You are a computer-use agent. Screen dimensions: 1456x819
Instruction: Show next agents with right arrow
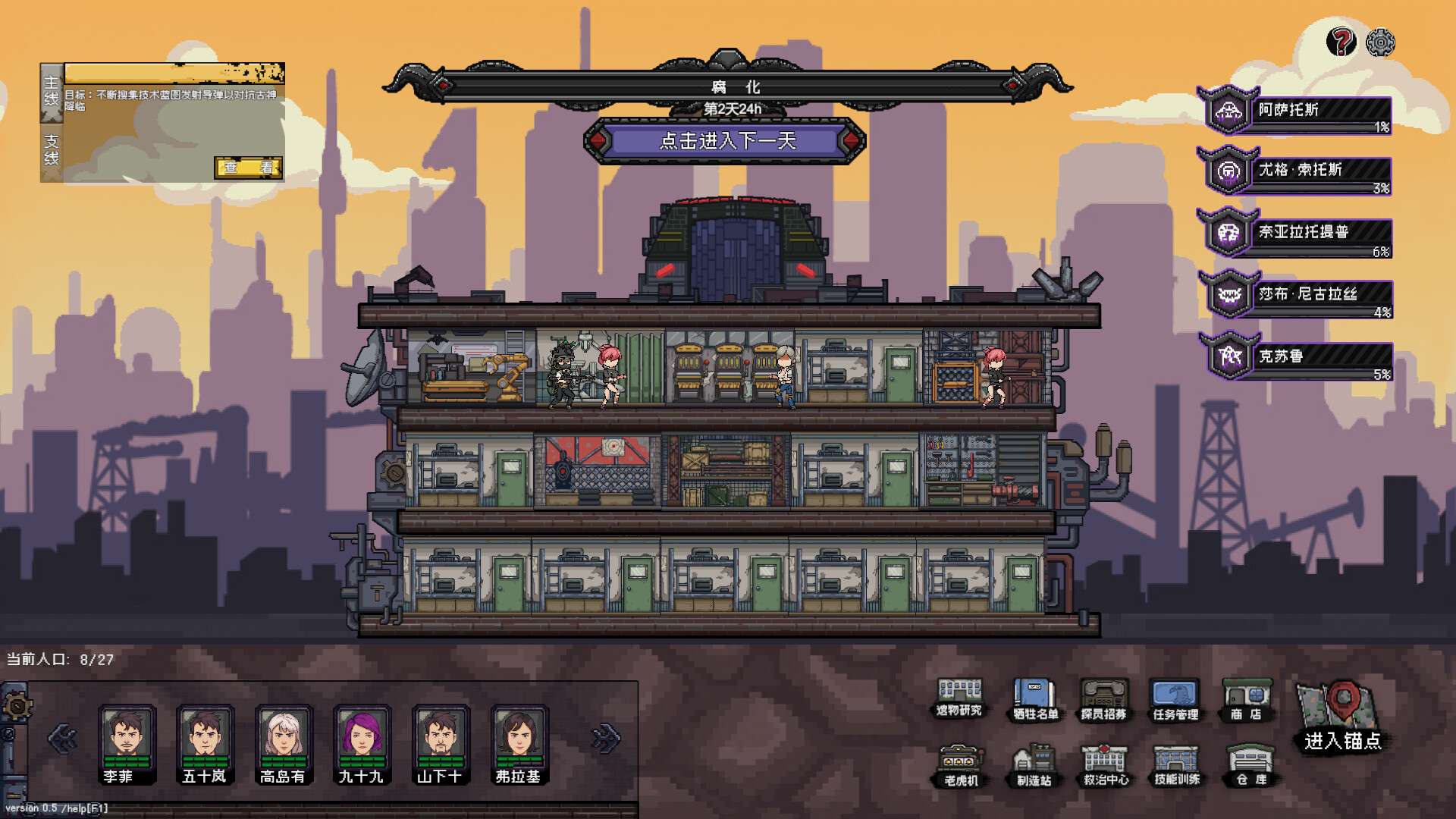click(605, 737)
